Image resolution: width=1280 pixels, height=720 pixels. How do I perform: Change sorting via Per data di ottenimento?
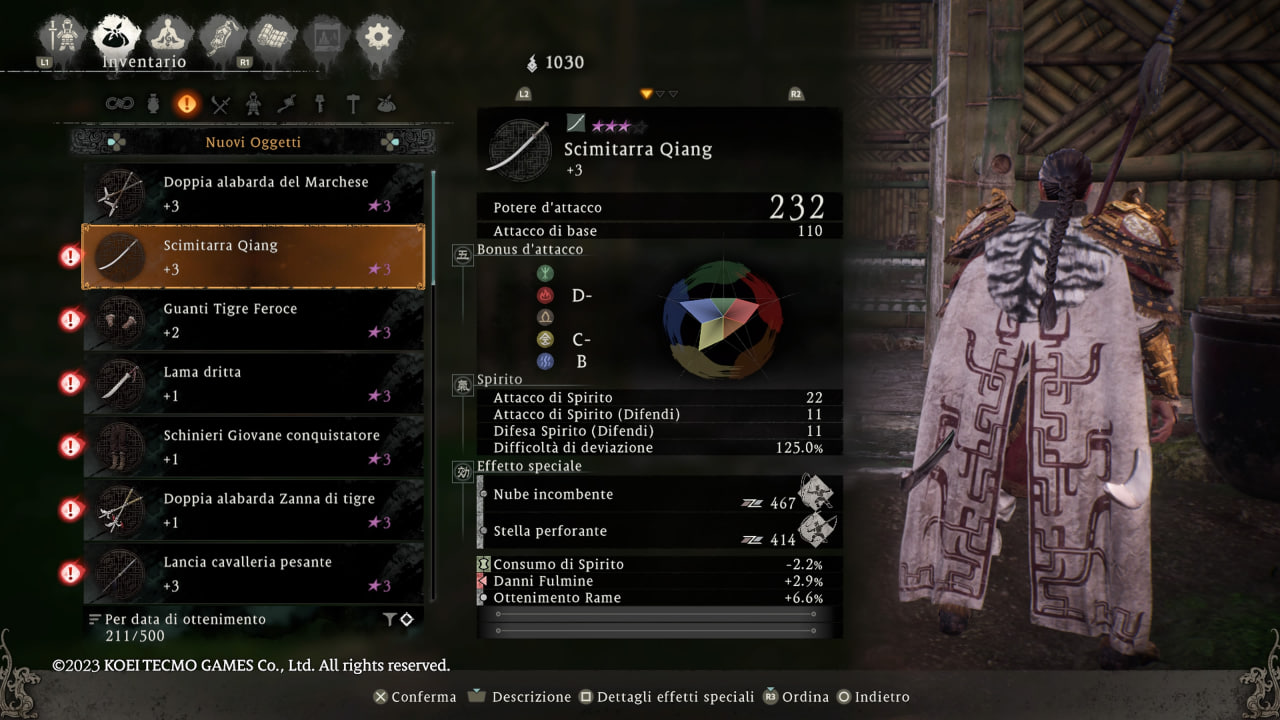tap(184, 619)
